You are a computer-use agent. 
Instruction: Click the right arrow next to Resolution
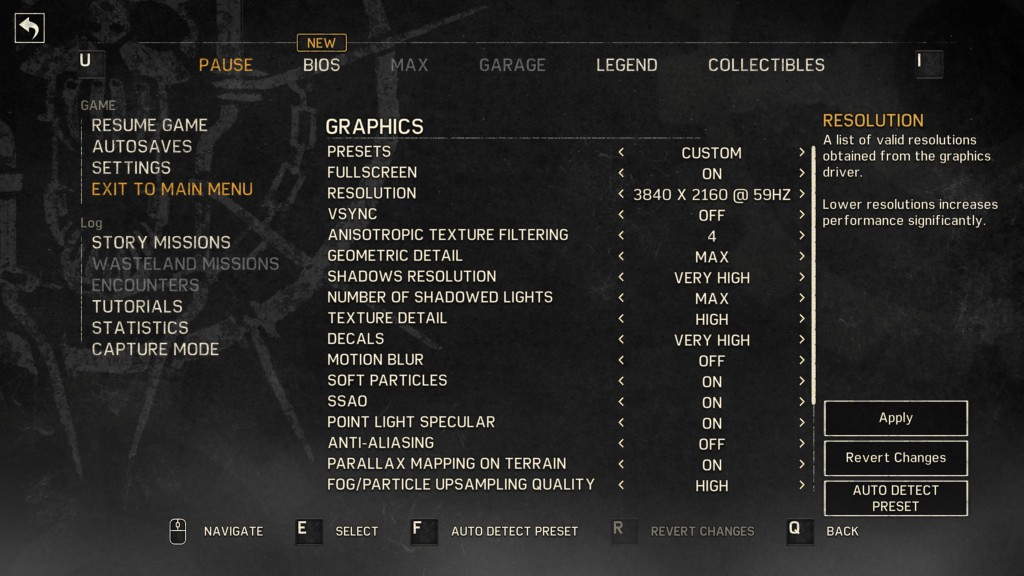coord(802,194)
